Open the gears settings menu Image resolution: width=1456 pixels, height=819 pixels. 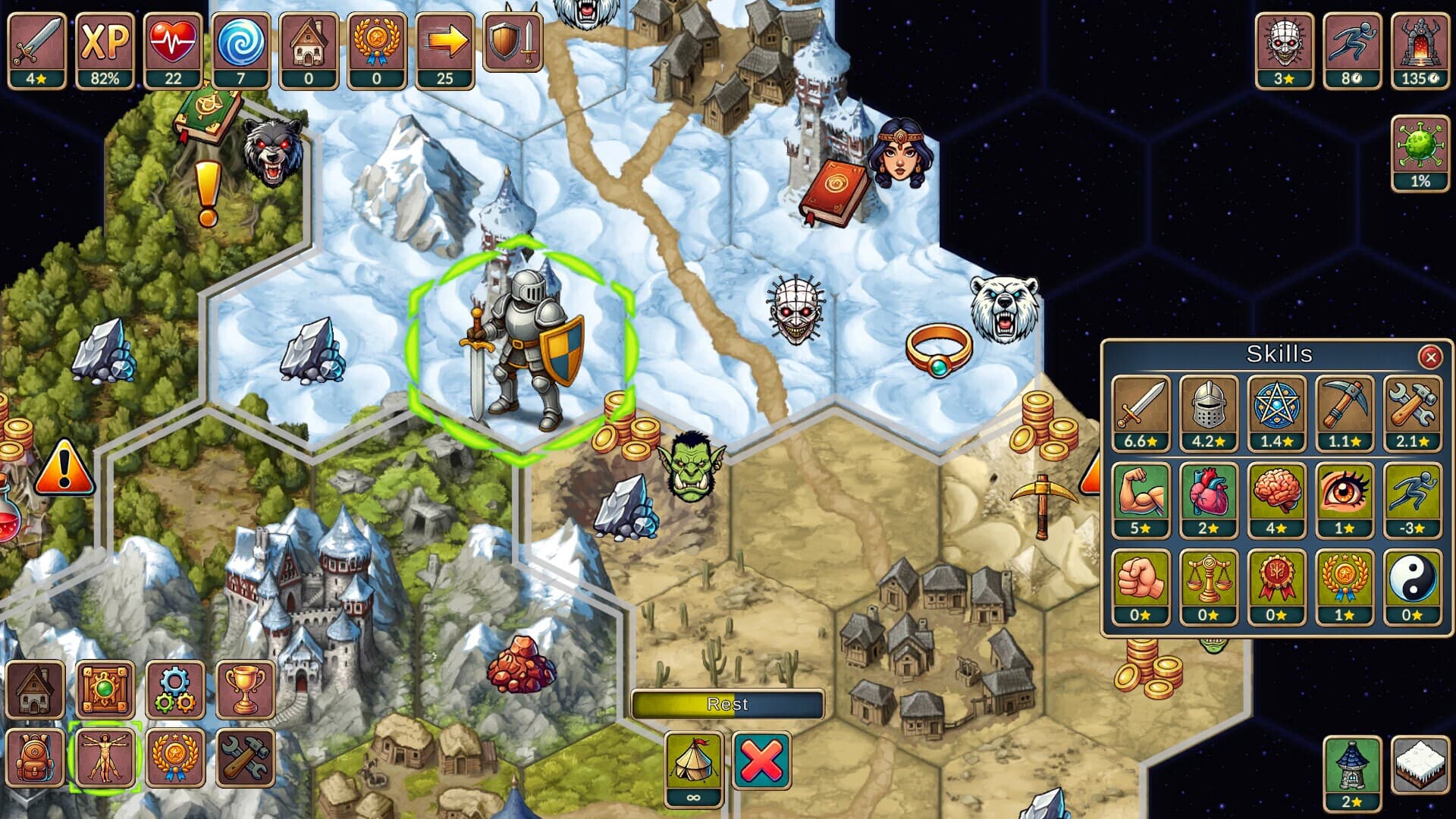point(174,689)
